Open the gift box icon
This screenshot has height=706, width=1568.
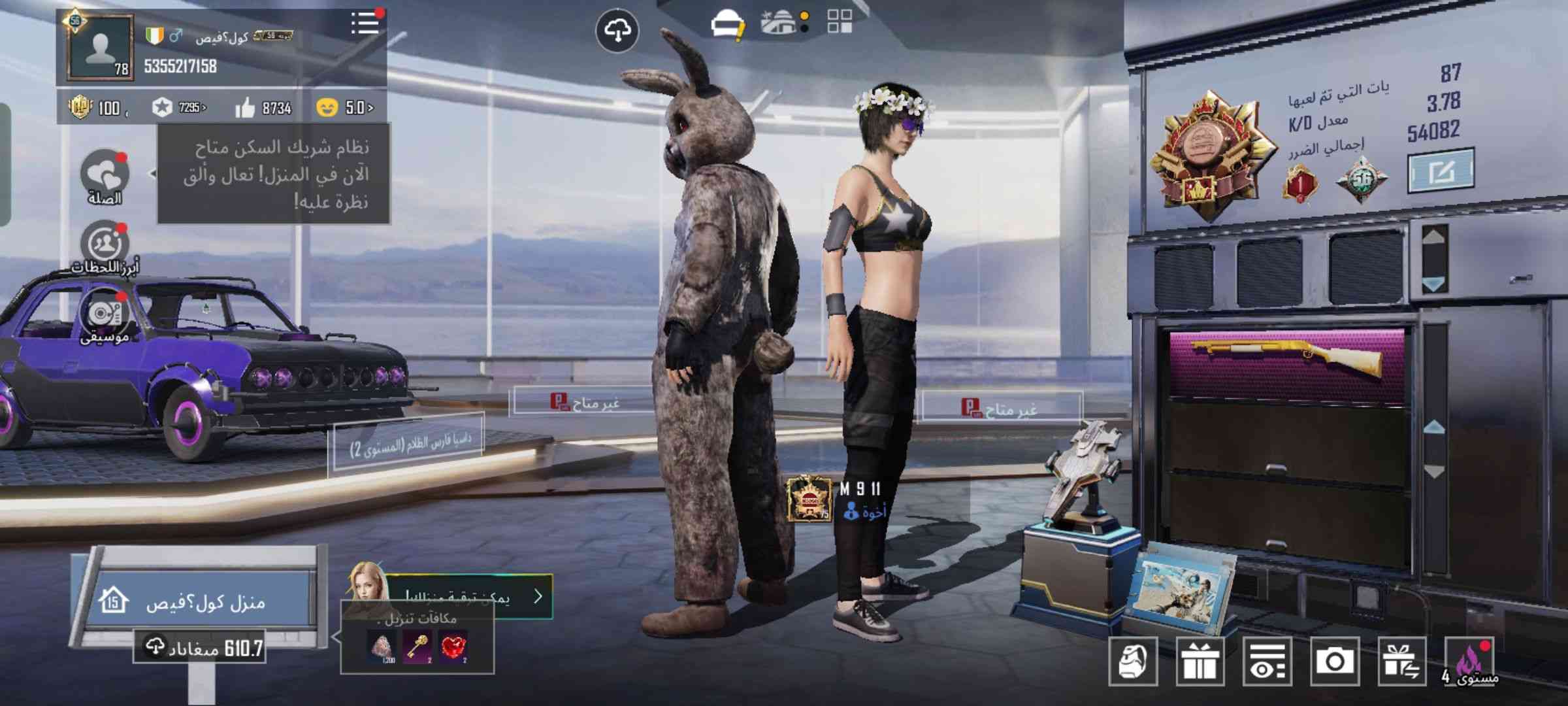point(1200,662)
